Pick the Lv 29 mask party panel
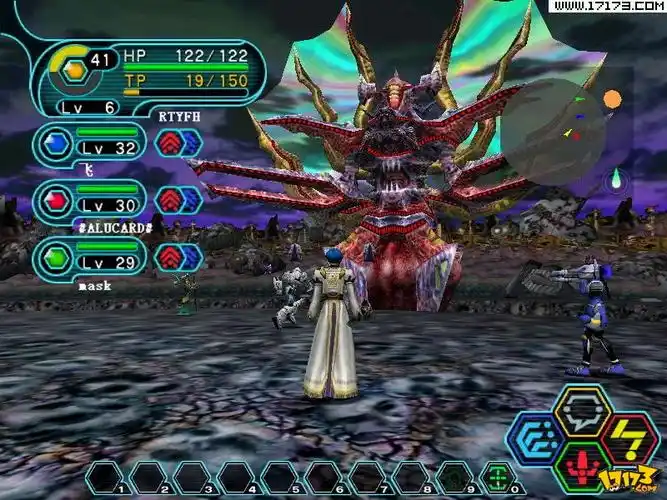667x500 pixels. tap(90, 257)
